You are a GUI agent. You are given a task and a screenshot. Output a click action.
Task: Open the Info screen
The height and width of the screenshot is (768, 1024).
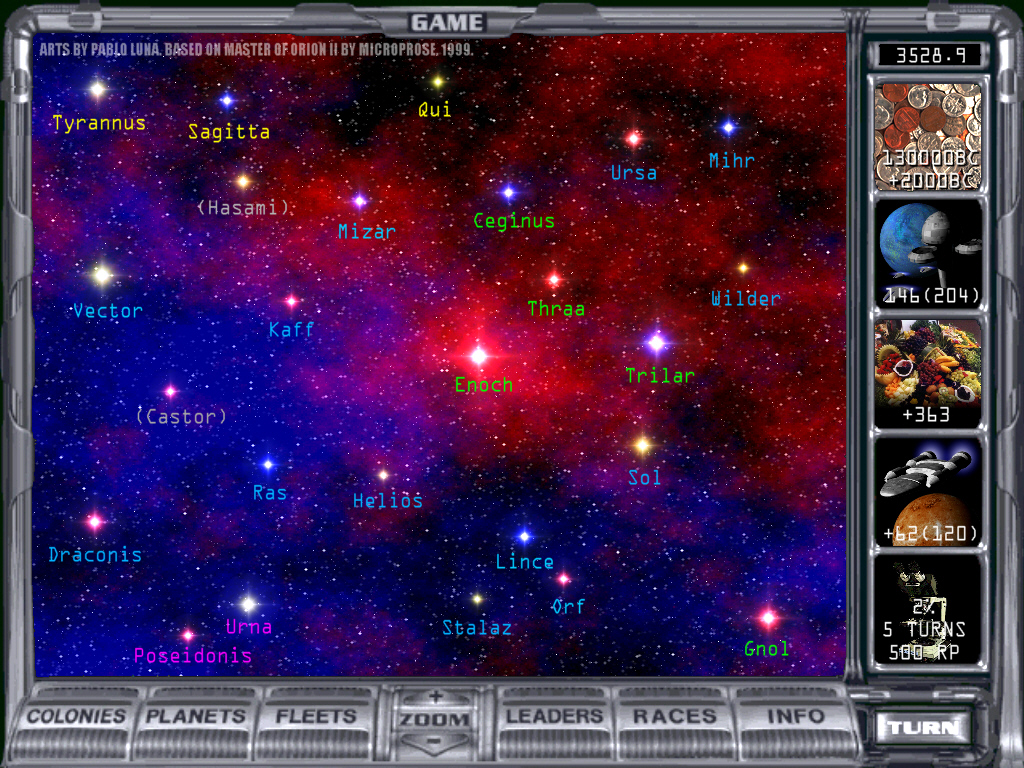pyautogui.click(x=796, y=716)
